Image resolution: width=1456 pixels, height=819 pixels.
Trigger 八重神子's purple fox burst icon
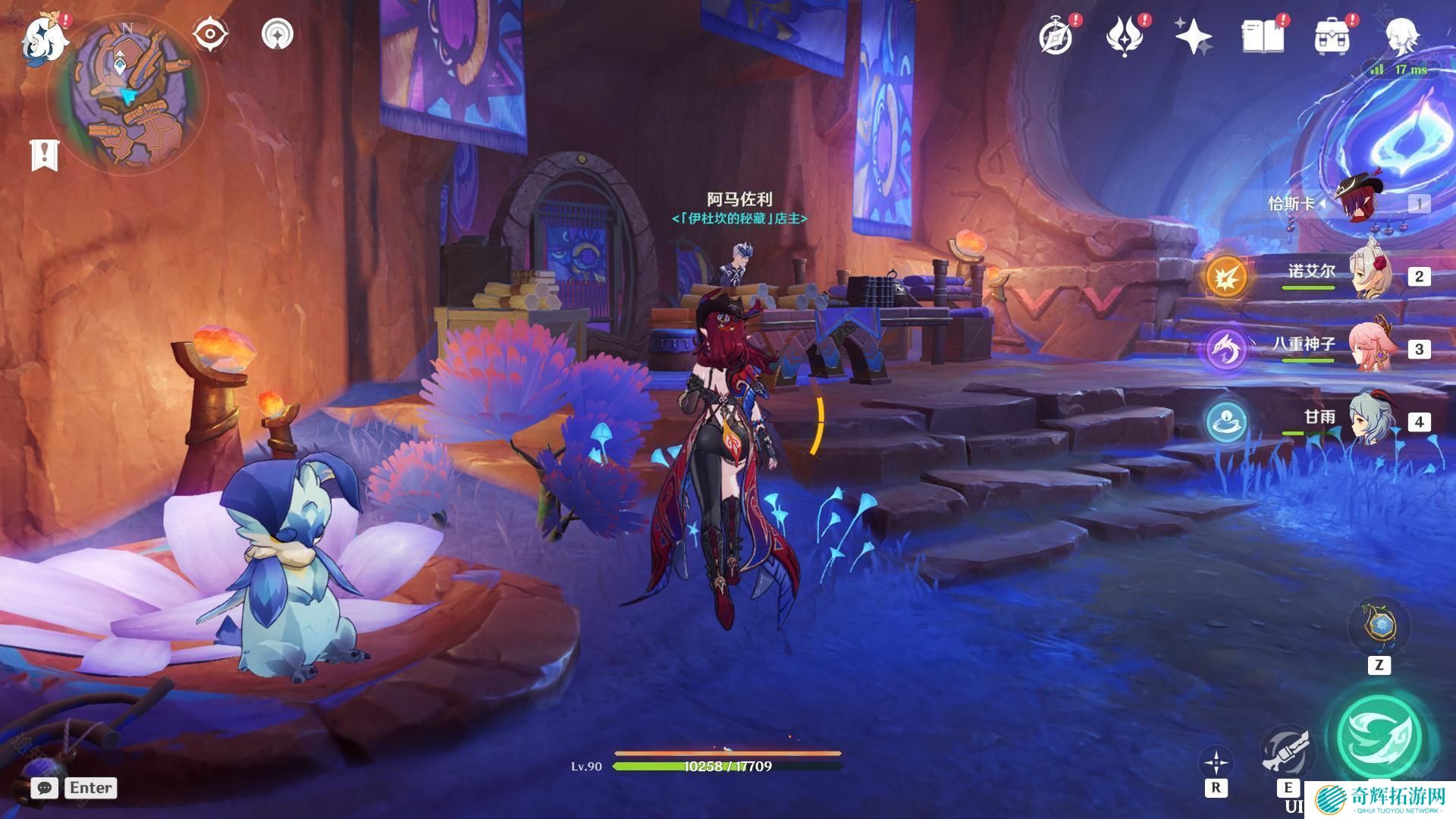pyautogui.click(x=1225, y=349)
